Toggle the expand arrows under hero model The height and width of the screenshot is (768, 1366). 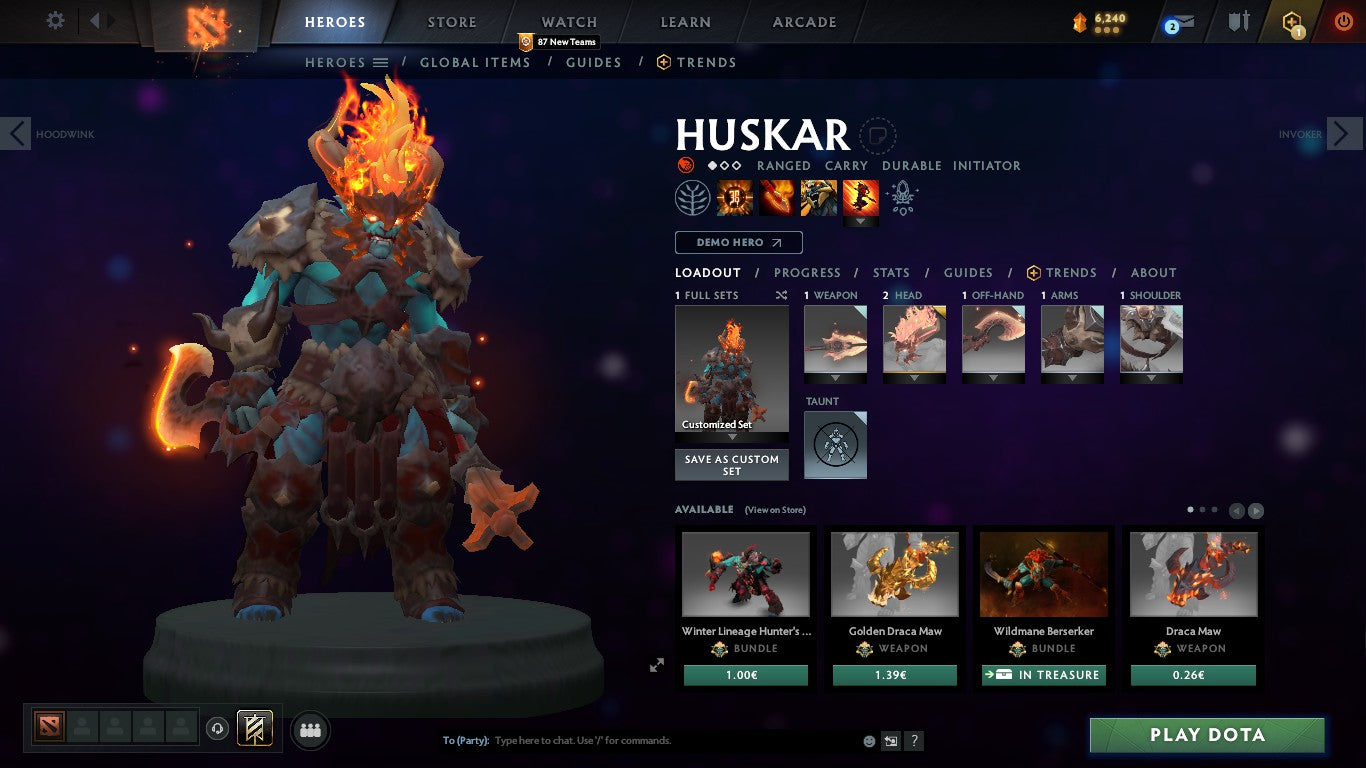coord(657,664)
